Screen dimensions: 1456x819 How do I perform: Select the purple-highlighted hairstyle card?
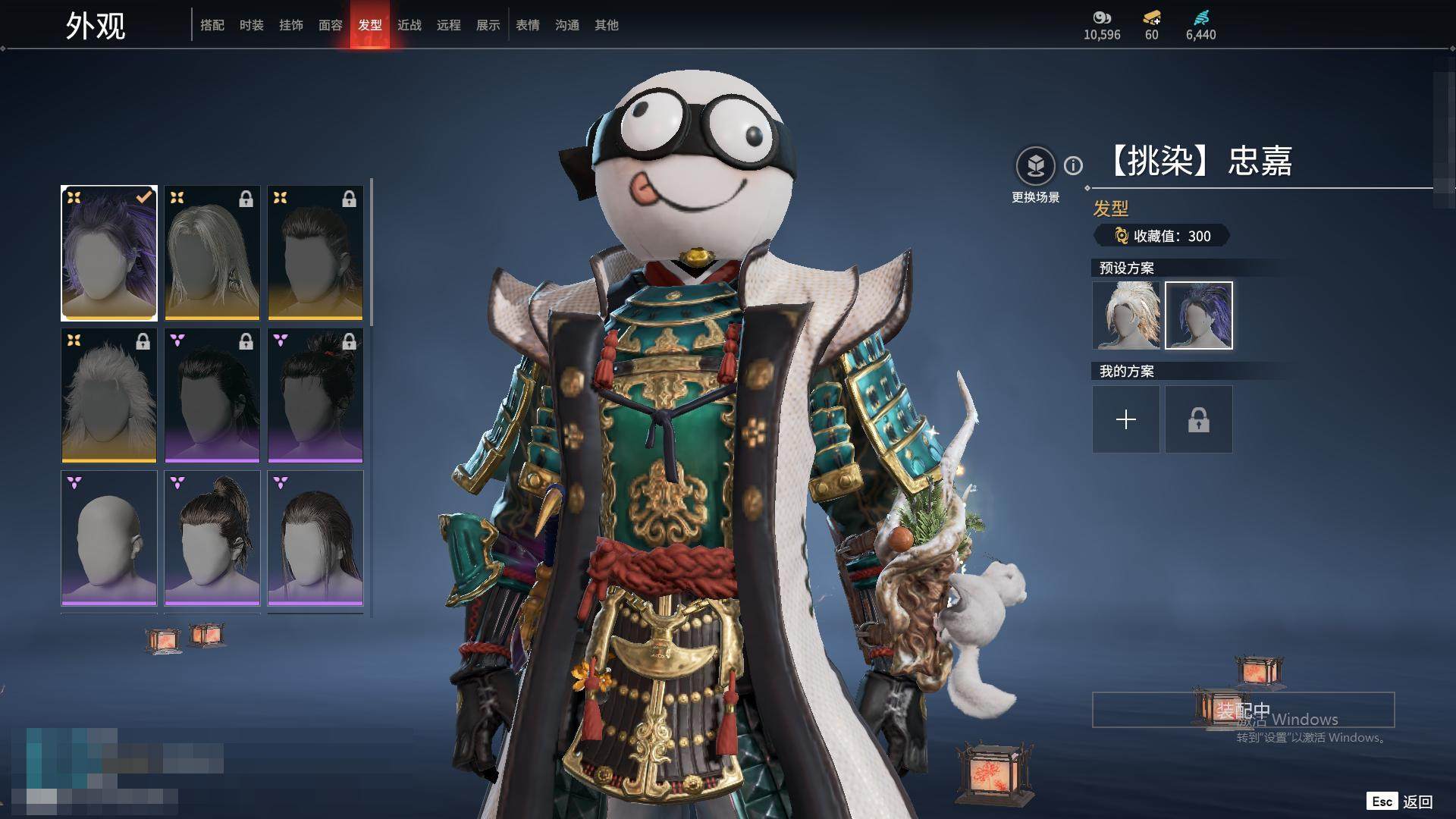coord(109,253)
